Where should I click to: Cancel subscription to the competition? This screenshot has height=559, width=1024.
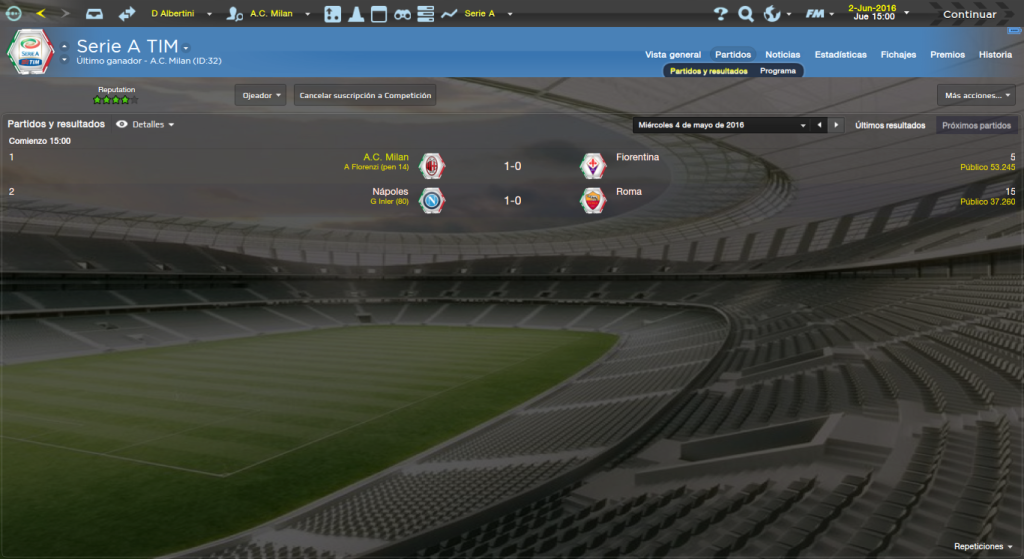click(x=365, y=95)
